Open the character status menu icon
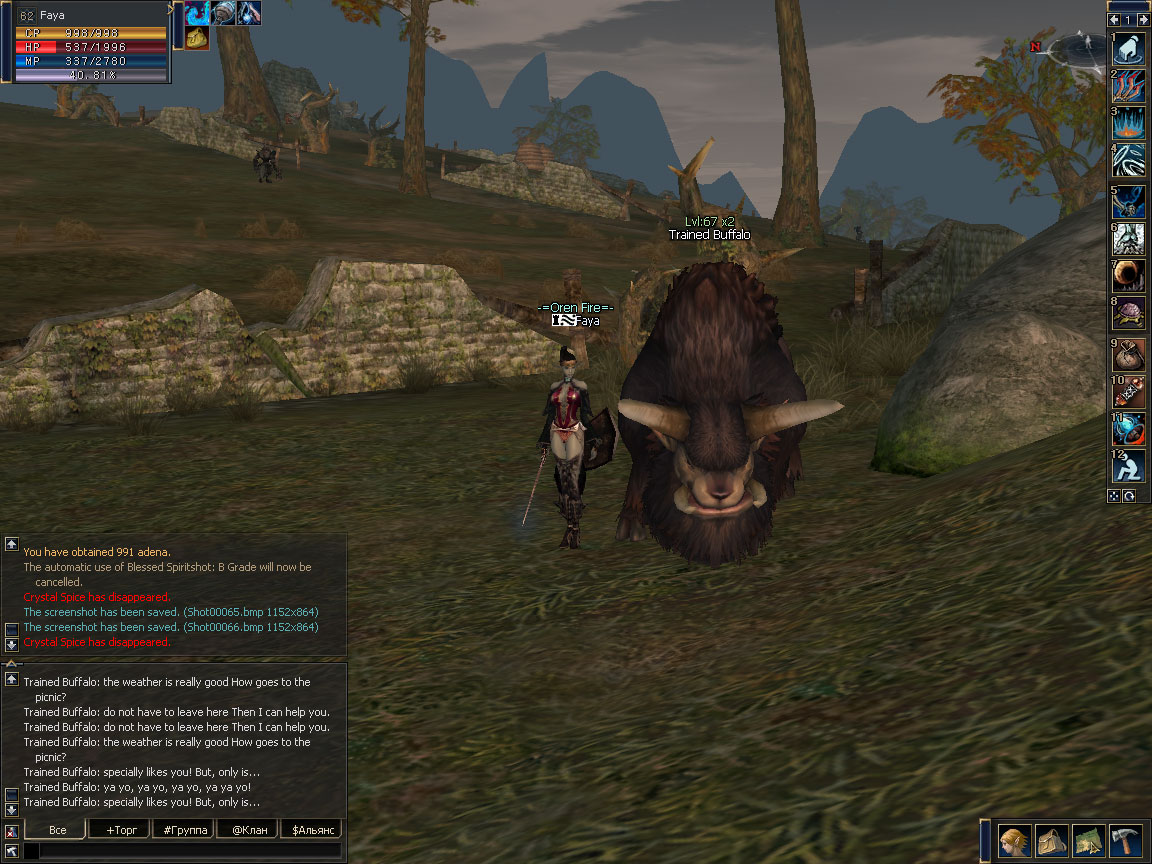The width and height of the screenshot is (1152, 864). (1015, 841)
